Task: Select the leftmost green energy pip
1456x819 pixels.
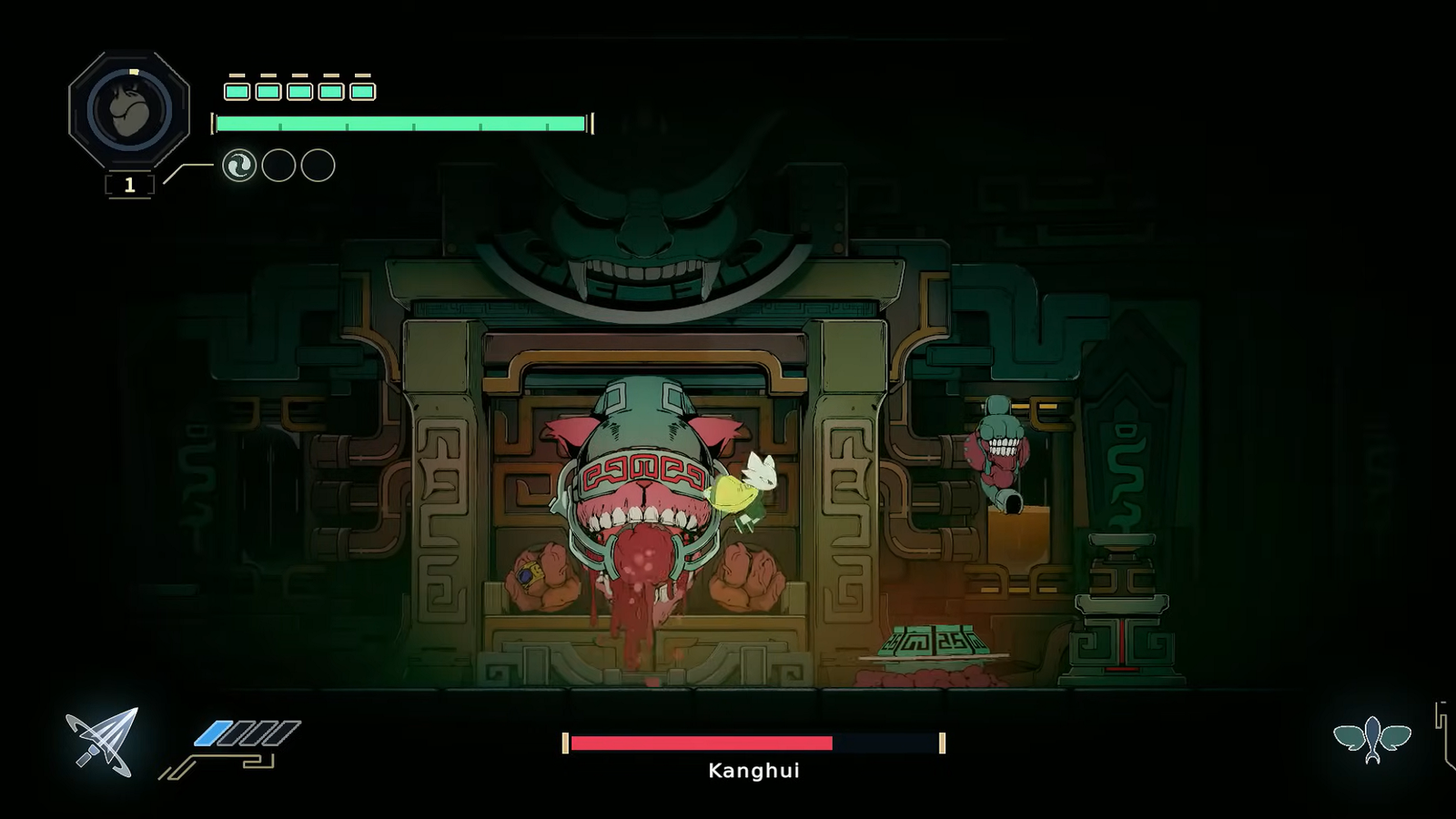Action: [x=235, y=91]
